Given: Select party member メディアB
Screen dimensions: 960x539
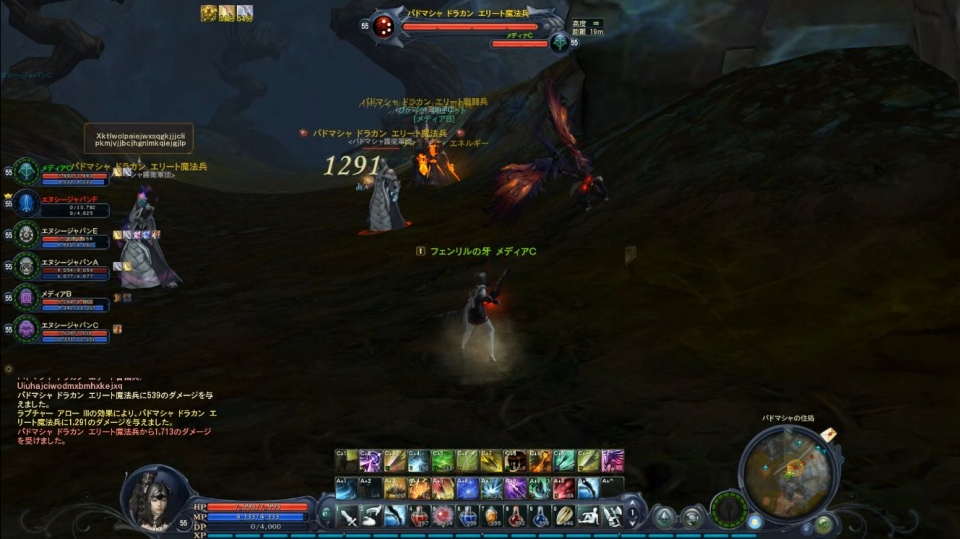Looking at the screenshot, I should (x=26, y=298).
